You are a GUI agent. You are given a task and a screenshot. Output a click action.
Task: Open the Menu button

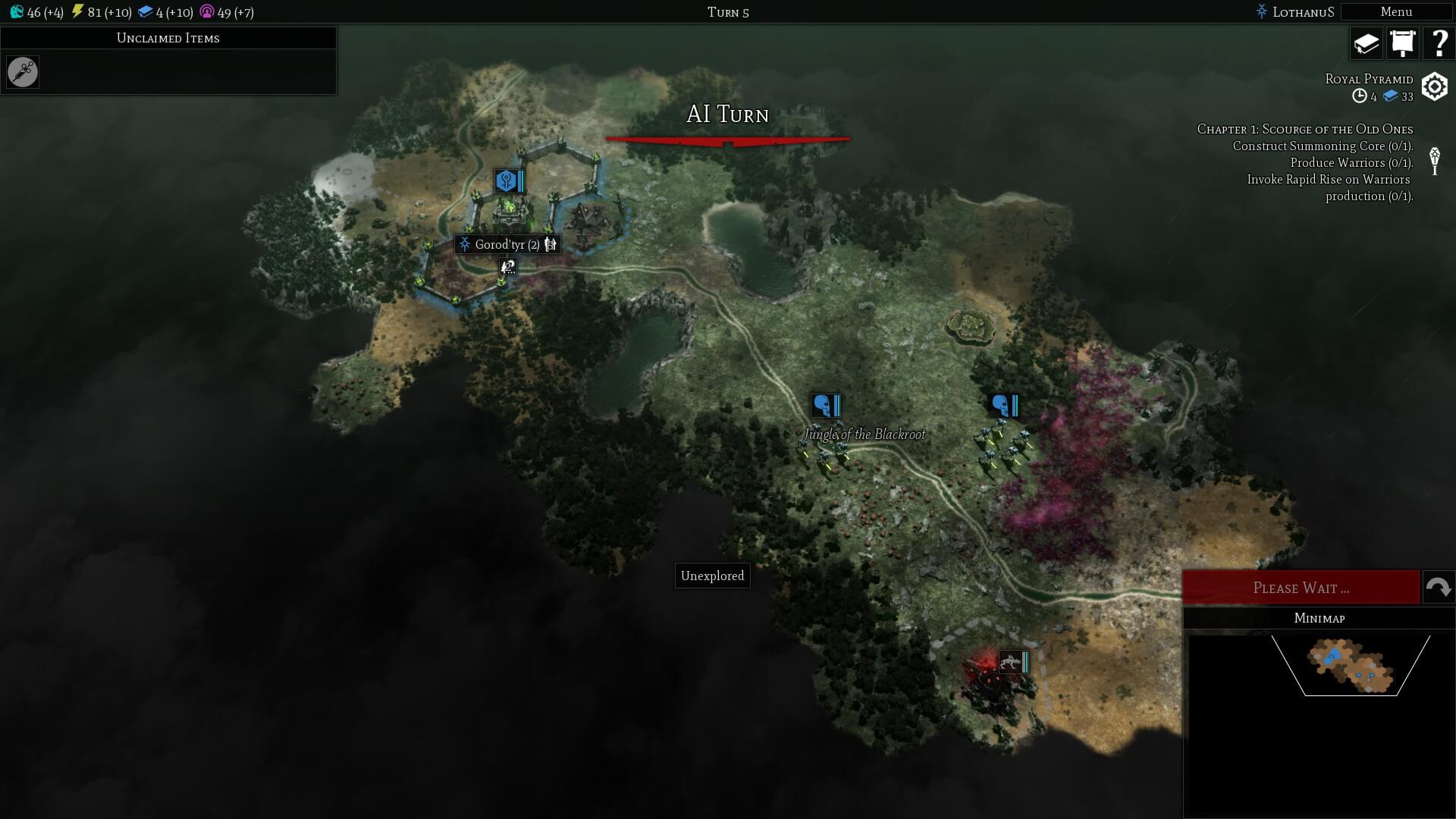click(x=1396, y=12)
